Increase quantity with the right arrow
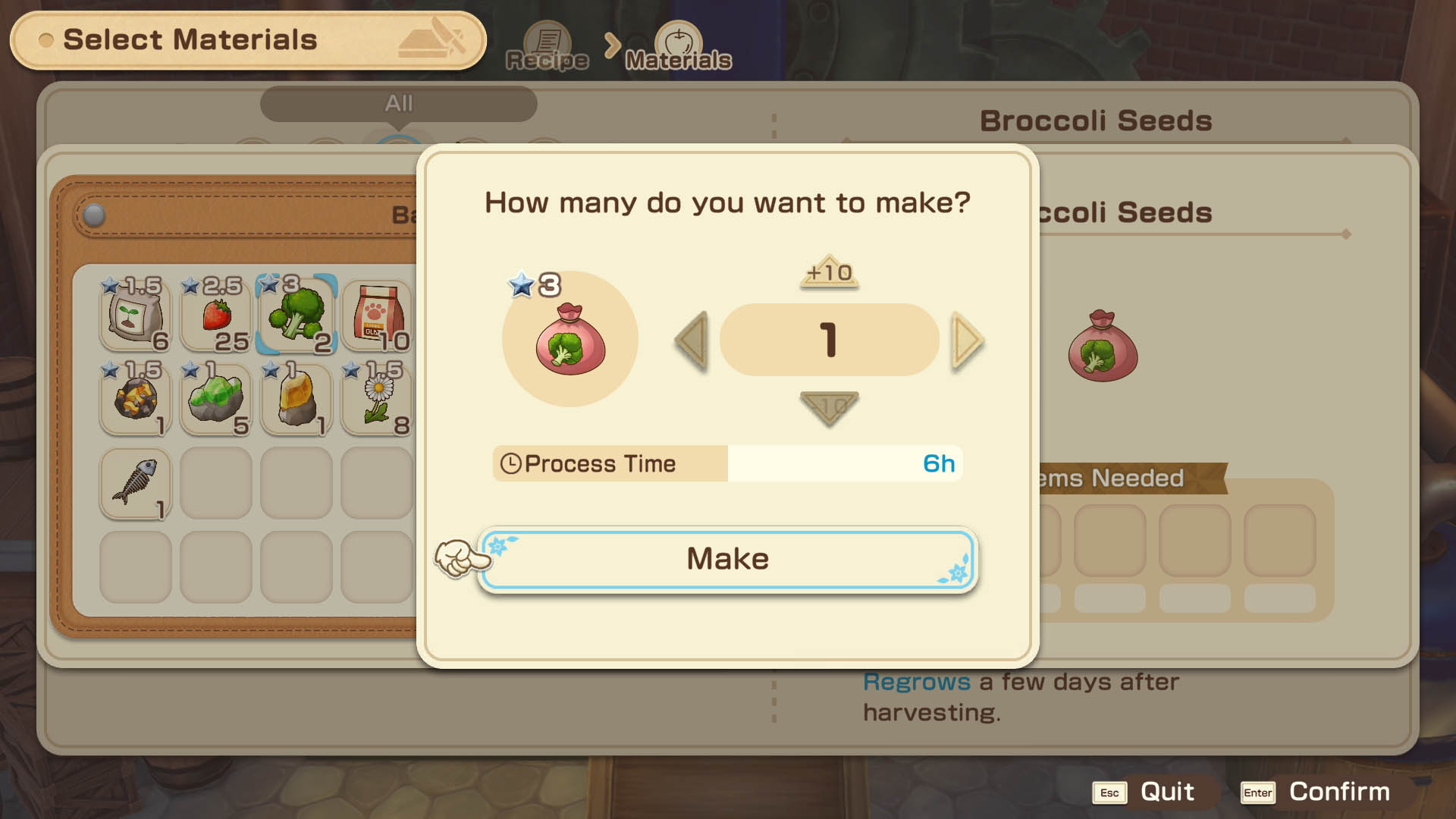This screenshot has width=1456, height=819. coord(967,340)
